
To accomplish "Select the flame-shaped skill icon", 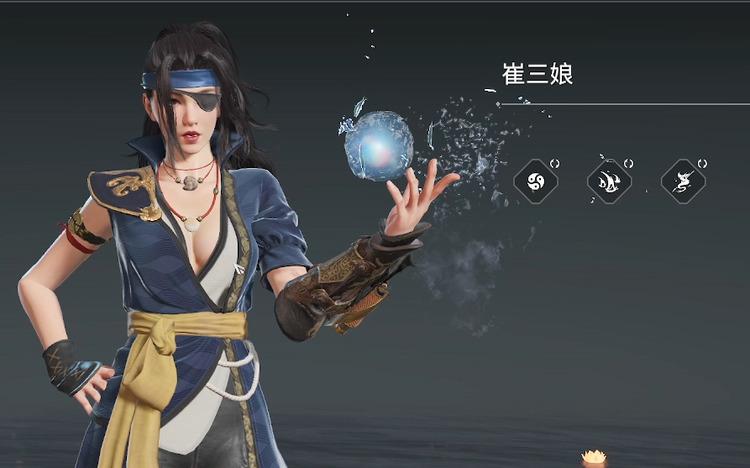I will tap(608, 182).
